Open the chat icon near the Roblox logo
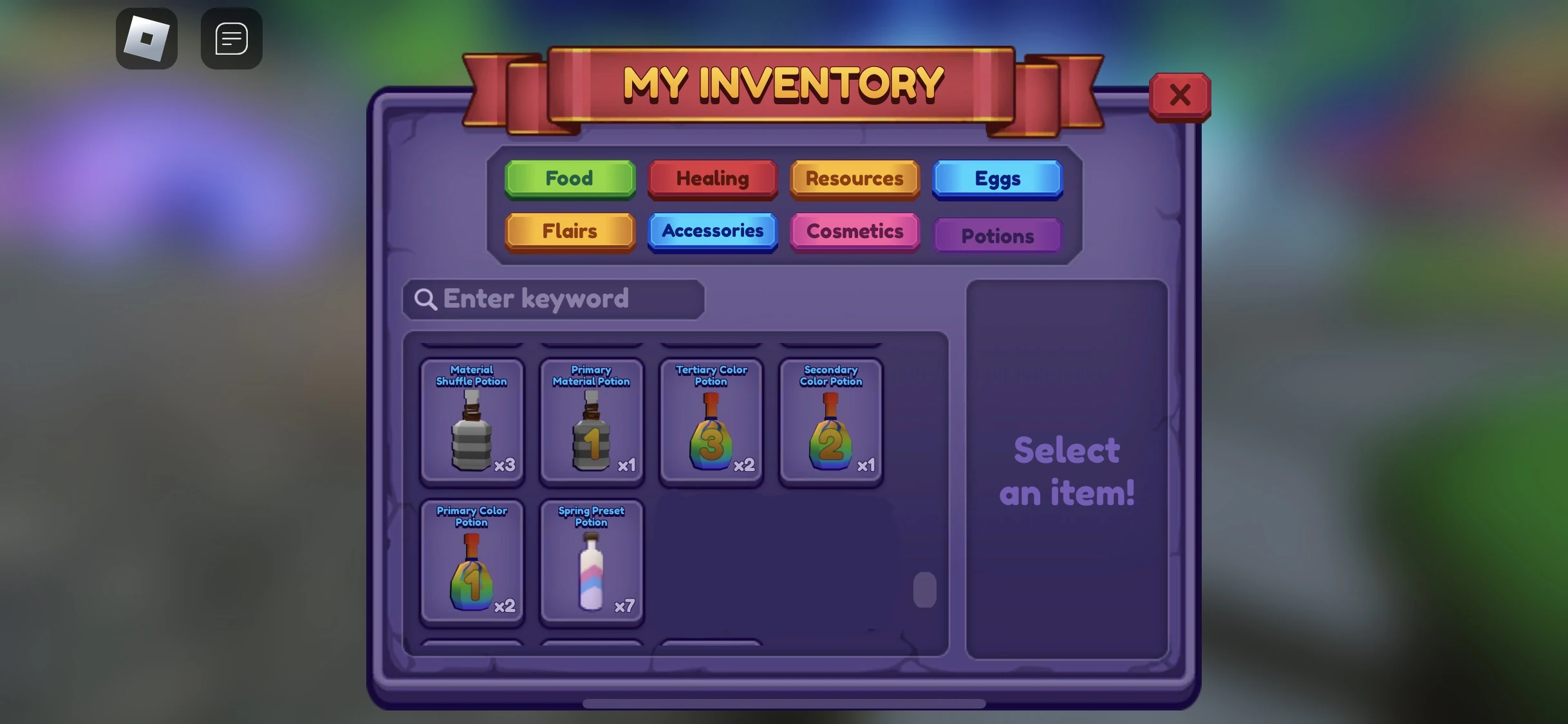 pos(231,39)
